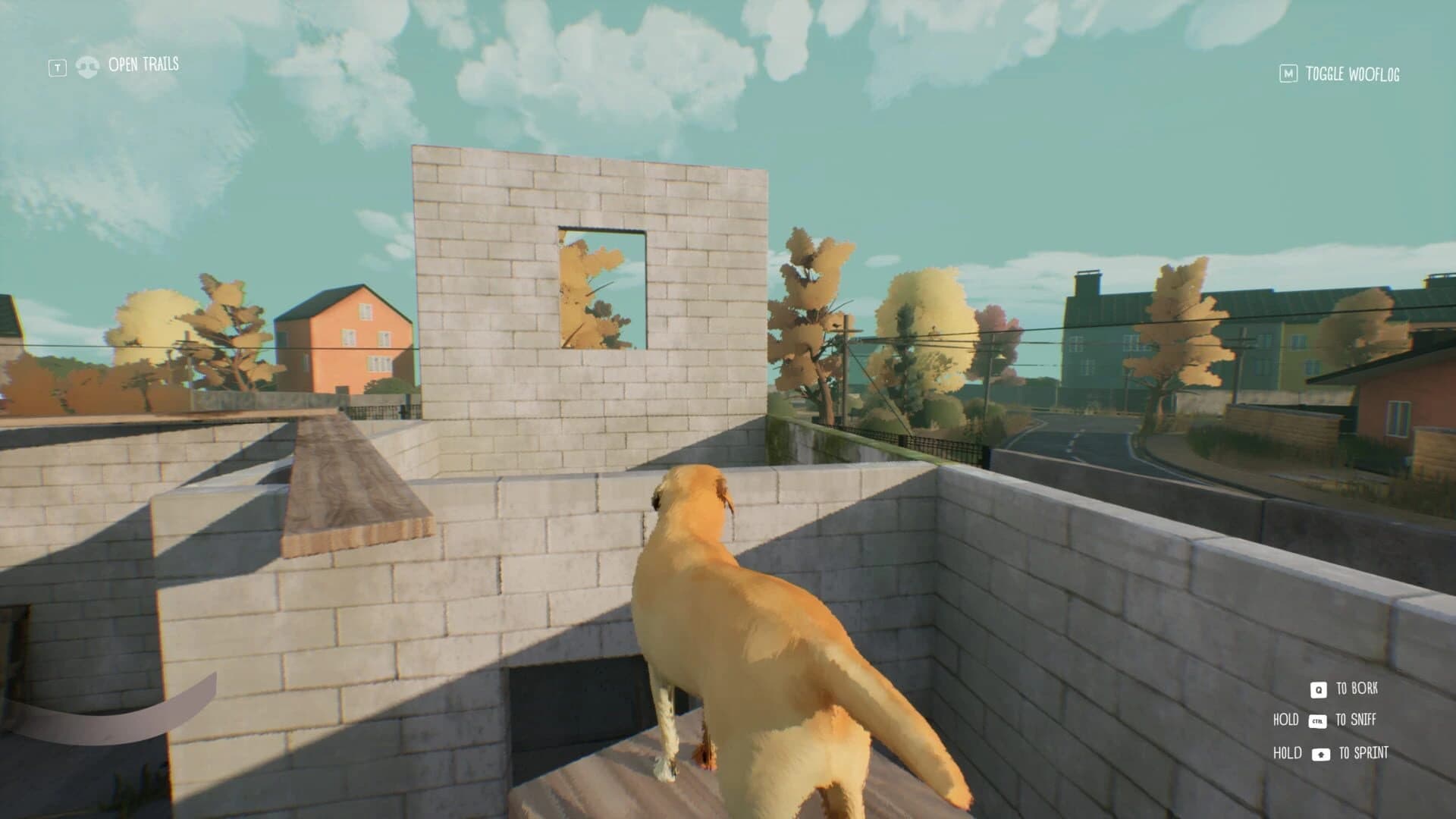Click the dog nose icon beside Open Trails
Screen dimensions: 1456x819
click(x=88, y=67)
